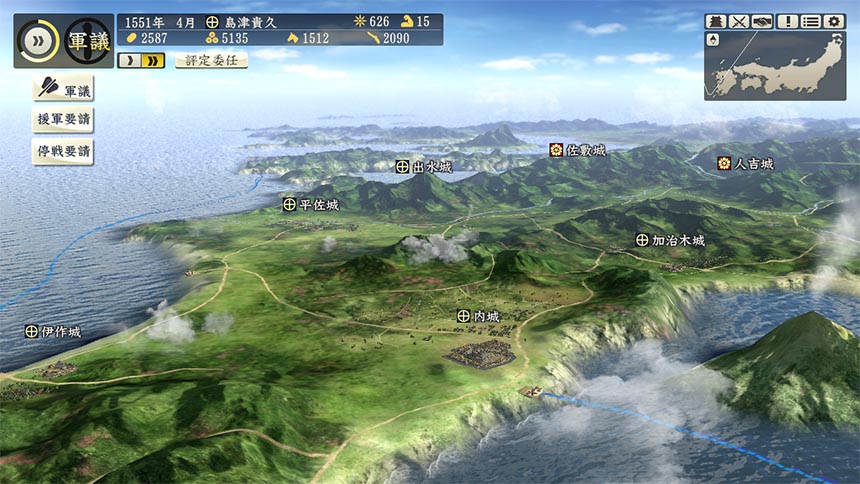Open the 軍議 war council side menu
The width and height of the screenshot is (860, 484).
tap(63, 90)
